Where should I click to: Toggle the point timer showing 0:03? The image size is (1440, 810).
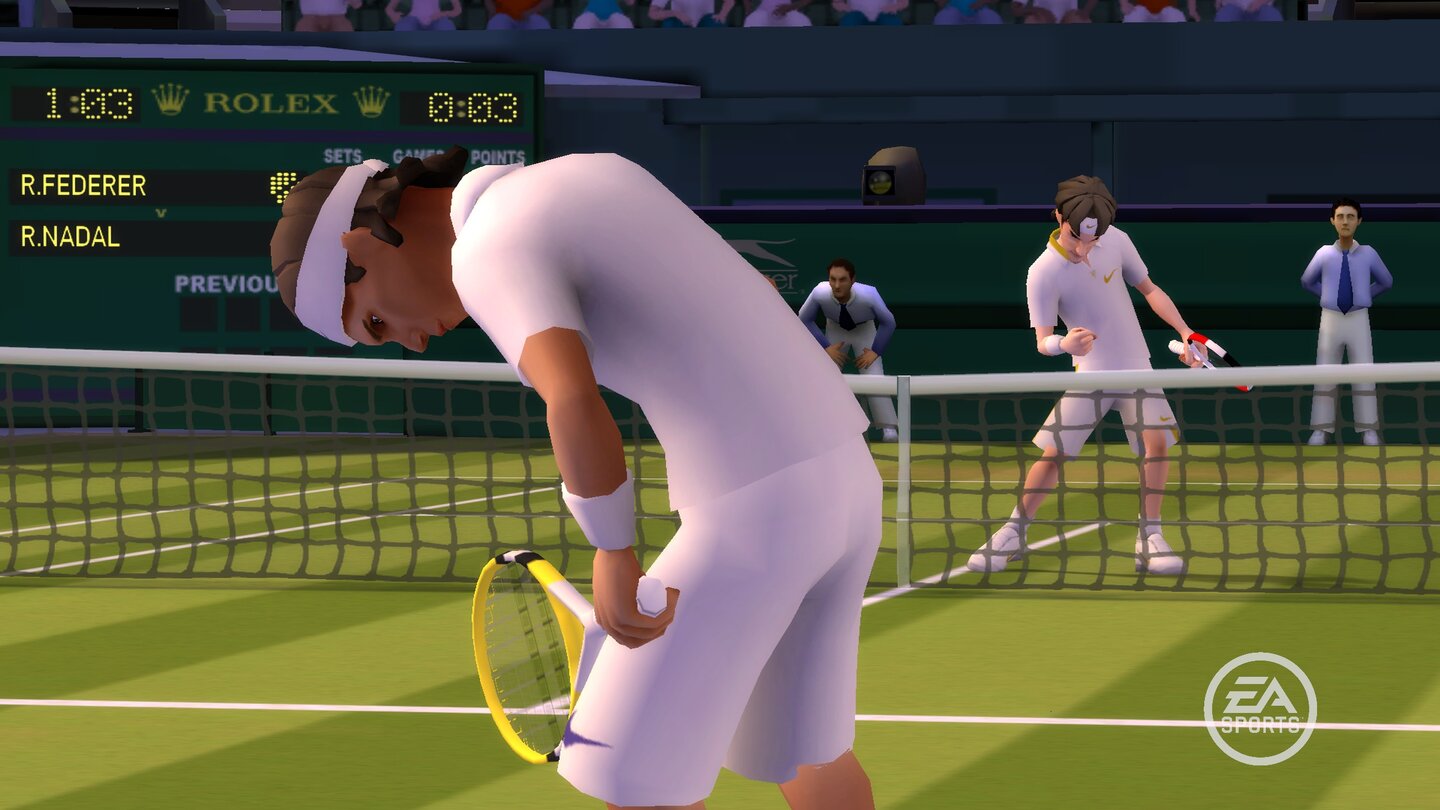pos(474,105)
